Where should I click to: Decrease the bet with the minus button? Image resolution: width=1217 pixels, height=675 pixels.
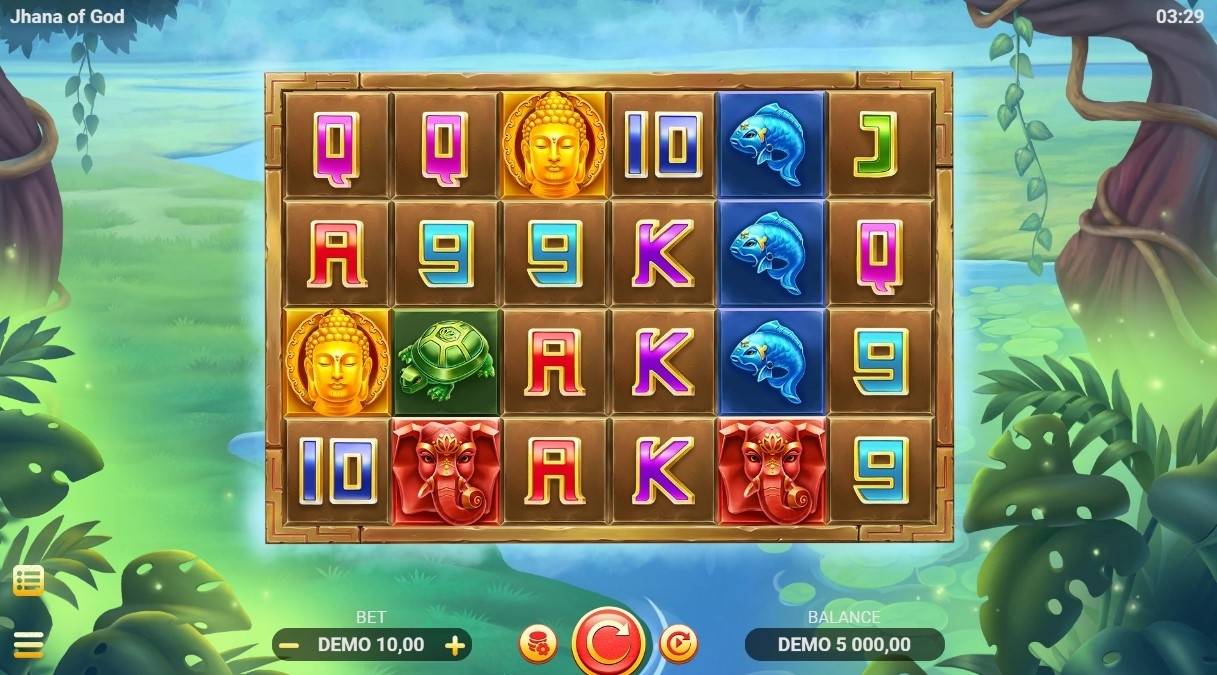coord(289,645)
